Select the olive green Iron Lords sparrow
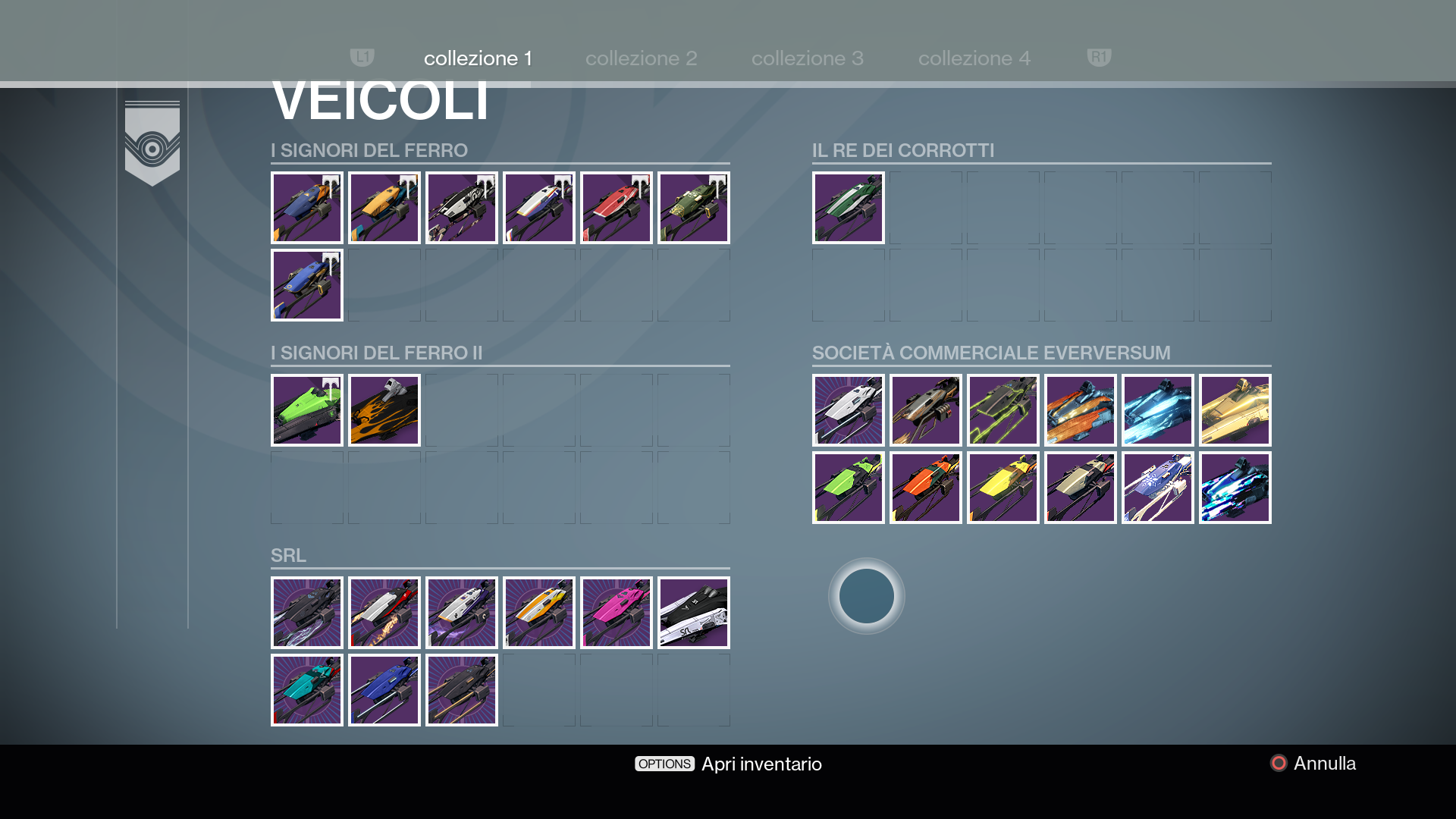This screenshot has height=819, width=1456. point(694,208)
